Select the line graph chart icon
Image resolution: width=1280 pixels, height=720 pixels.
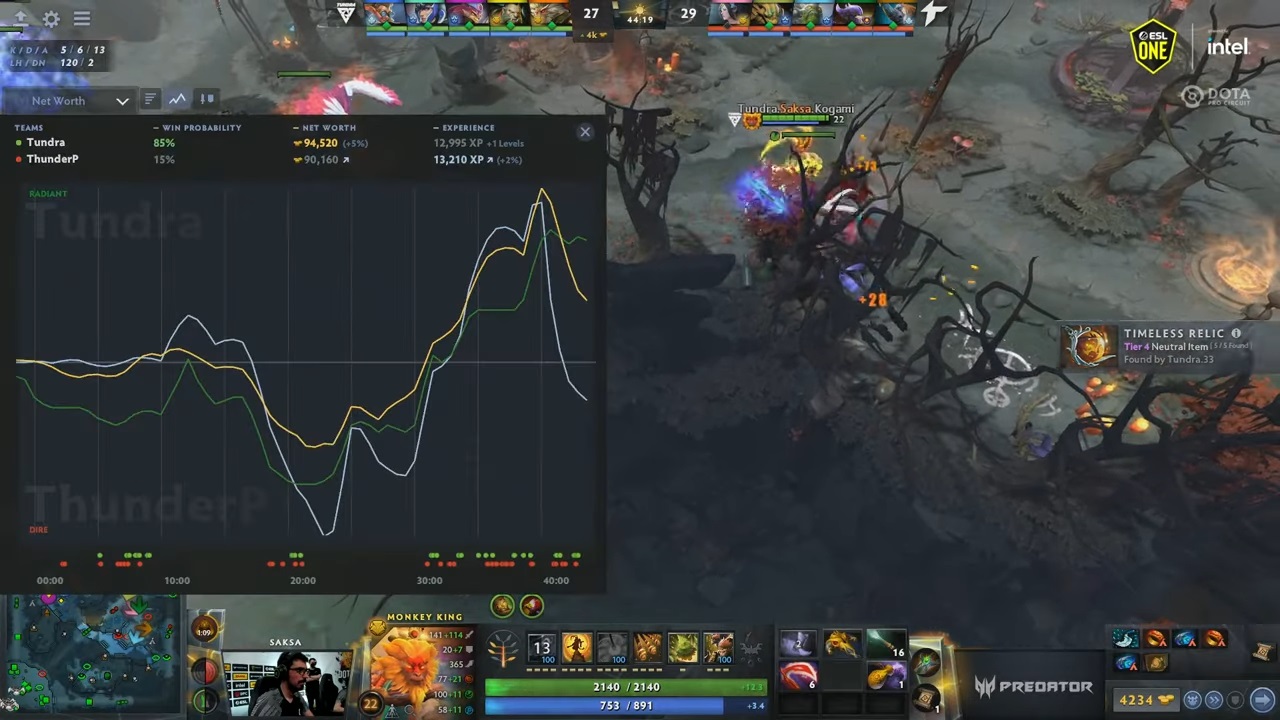pos(177,99)
